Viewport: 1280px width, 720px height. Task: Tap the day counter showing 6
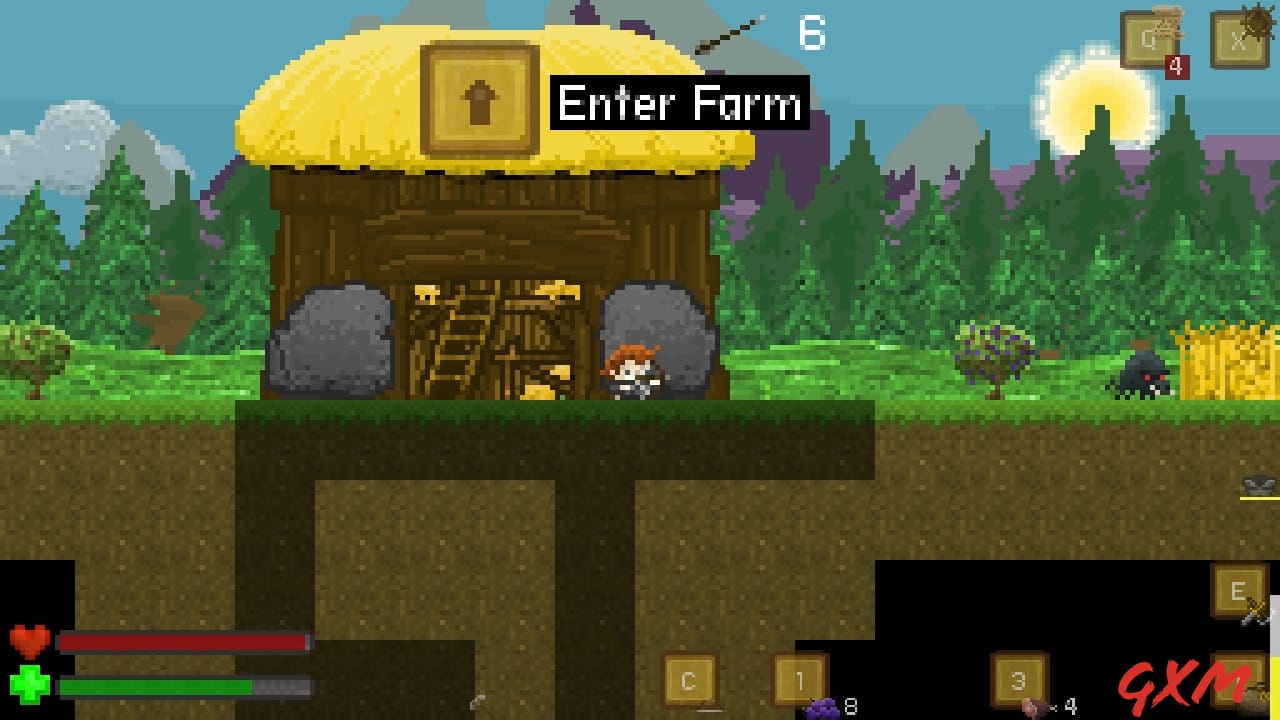[x=812, y=32]
